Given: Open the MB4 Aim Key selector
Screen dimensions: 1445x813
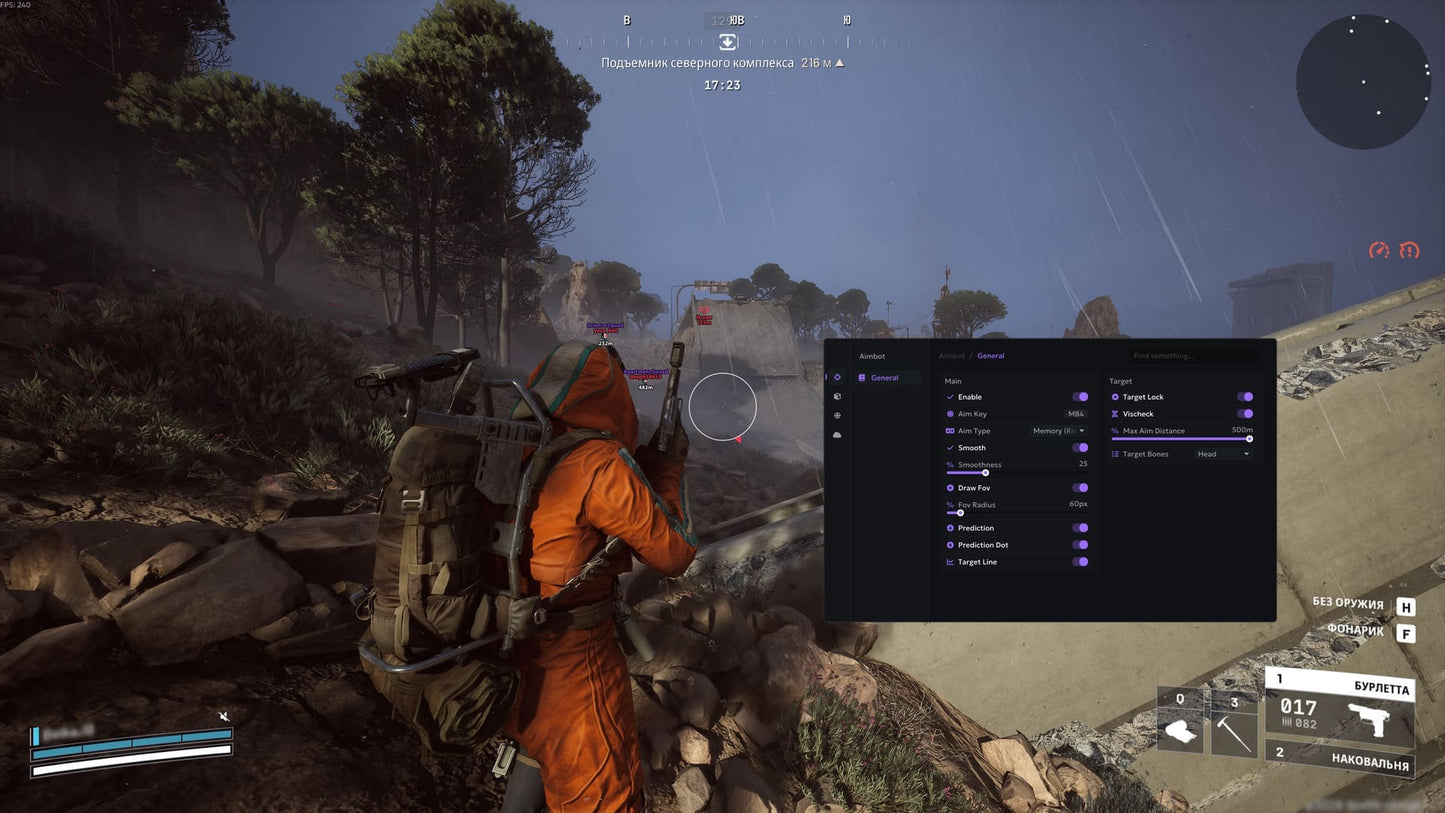Looking at the screenshot, I should coord(1077,413).
